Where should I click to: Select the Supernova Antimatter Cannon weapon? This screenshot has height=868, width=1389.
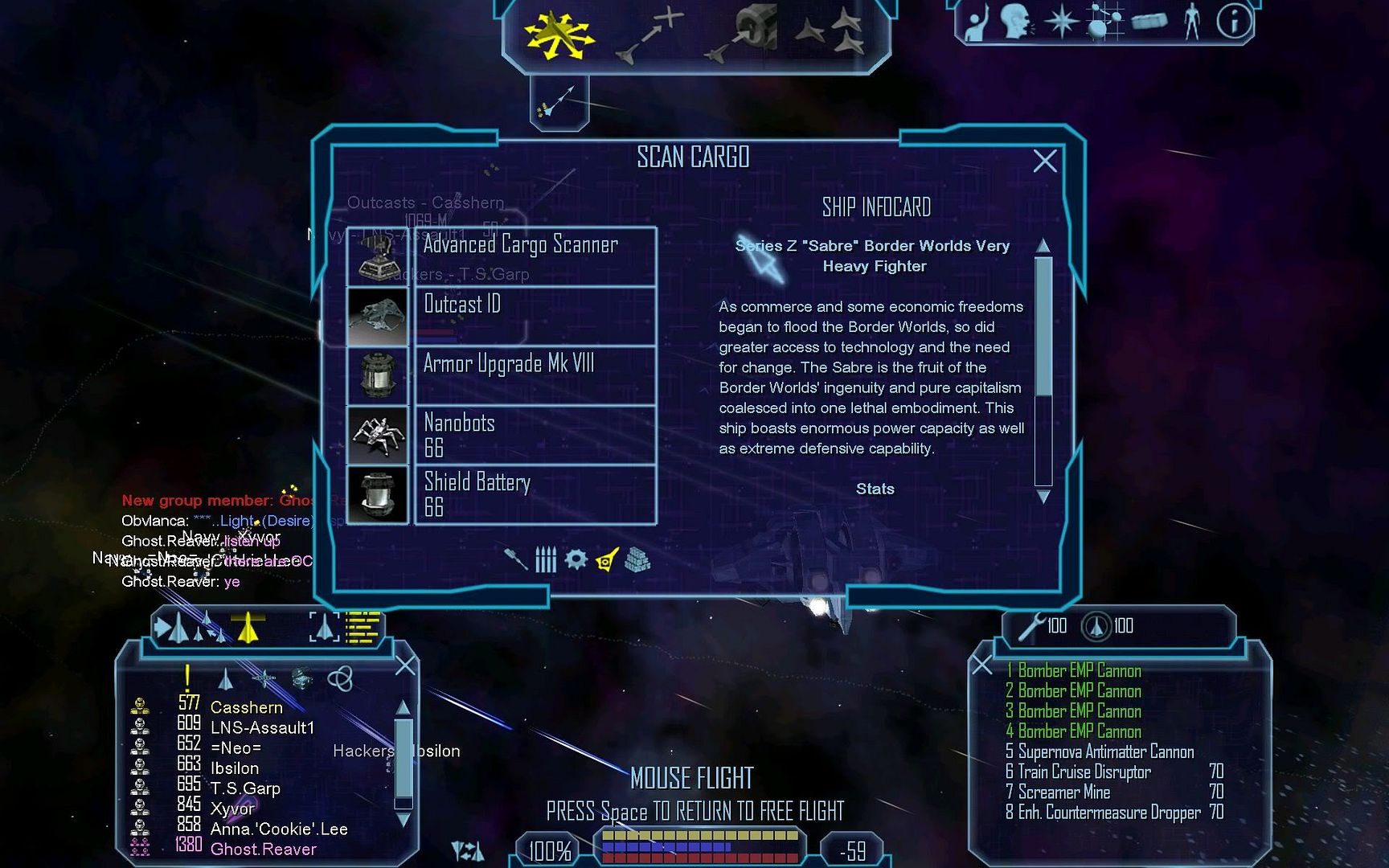(1105, 751)
